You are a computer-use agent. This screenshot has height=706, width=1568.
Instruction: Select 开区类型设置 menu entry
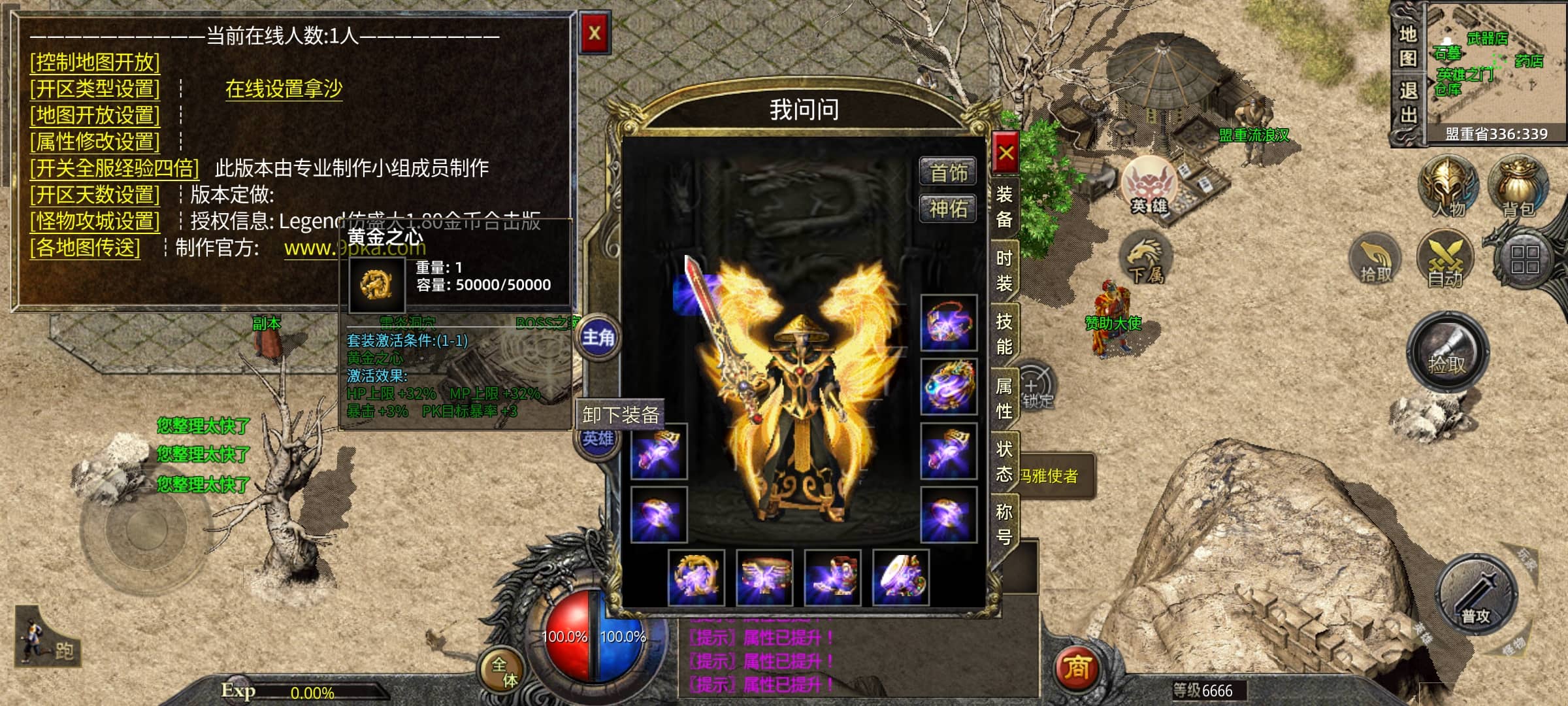point(95,88)
